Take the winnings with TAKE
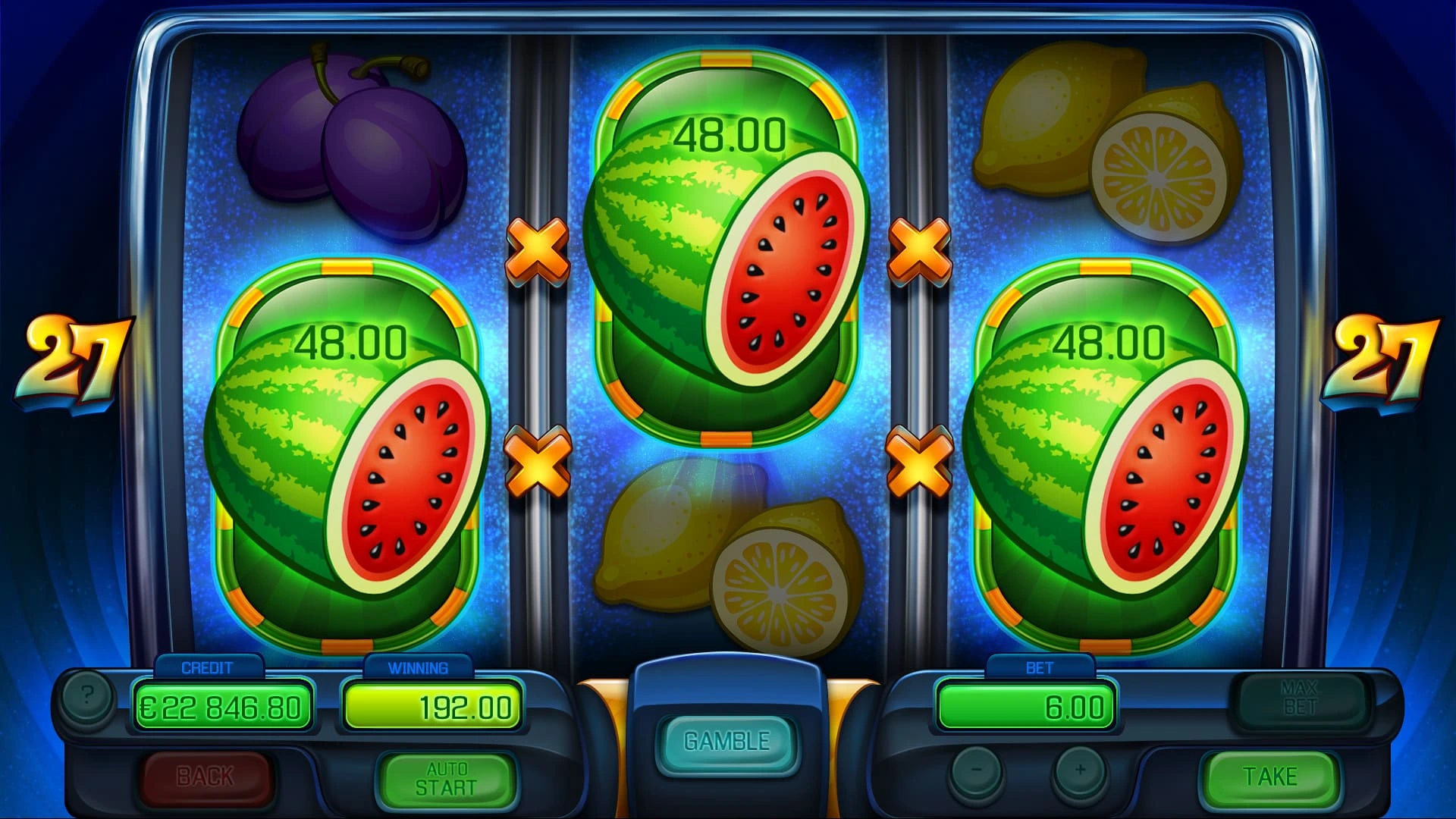Screen dimensions: 1456x819 (1269, 777)
